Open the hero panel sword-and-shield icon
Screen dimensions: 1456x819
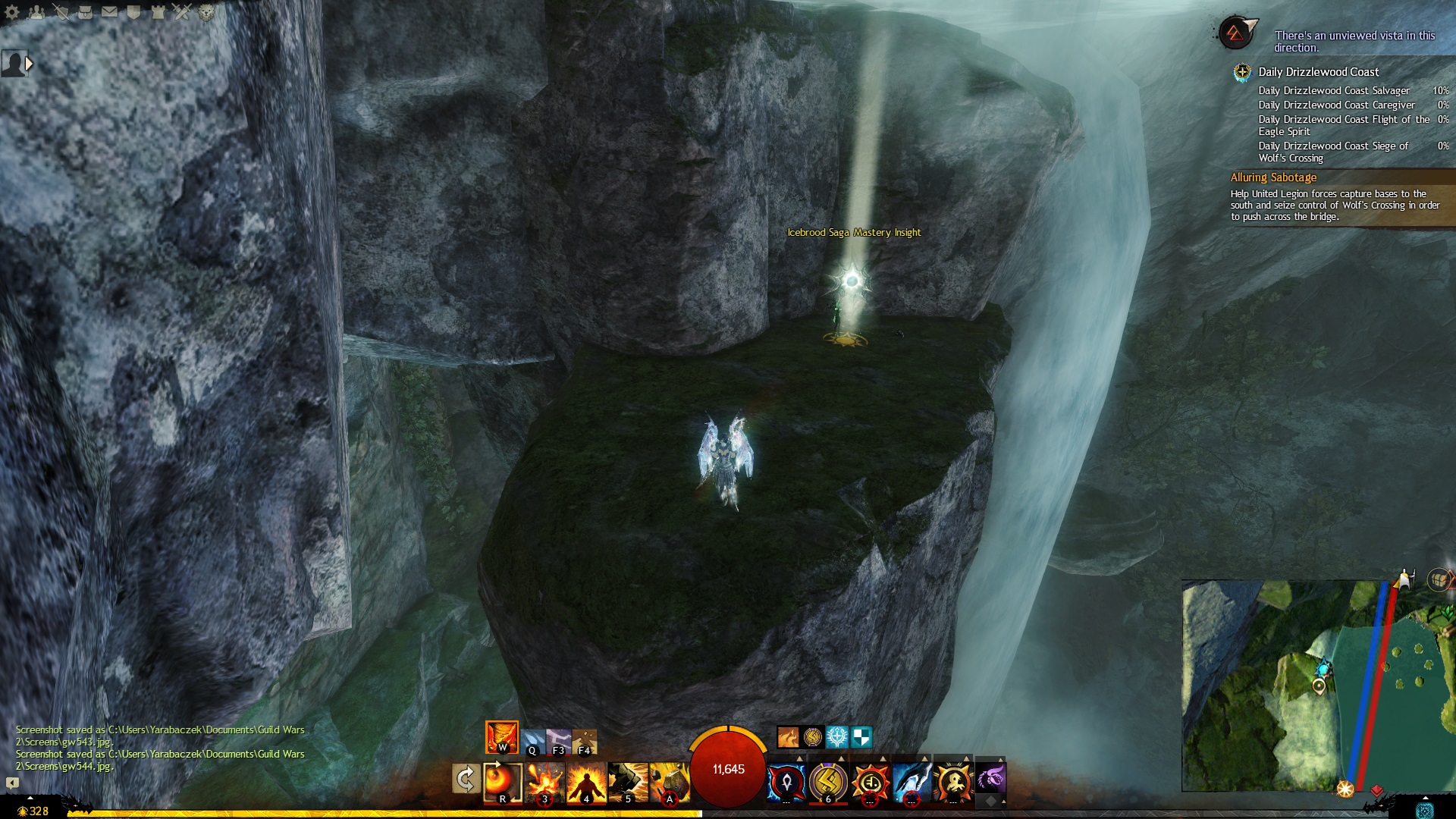61,12
